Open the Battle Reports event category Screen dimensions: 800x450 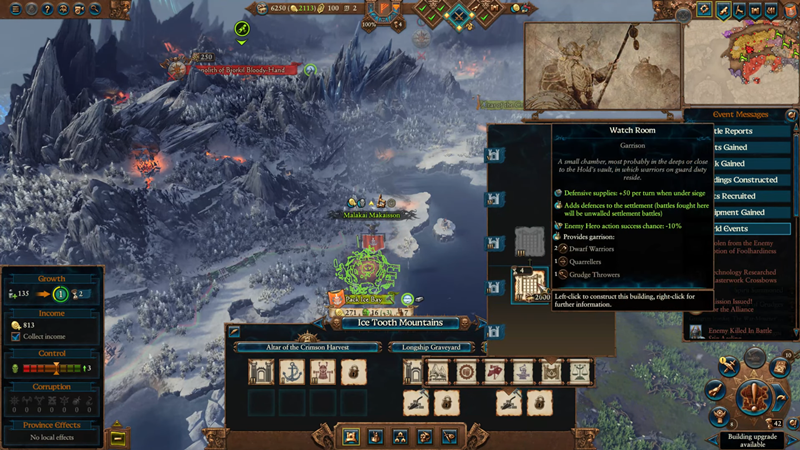click(750, 131)
